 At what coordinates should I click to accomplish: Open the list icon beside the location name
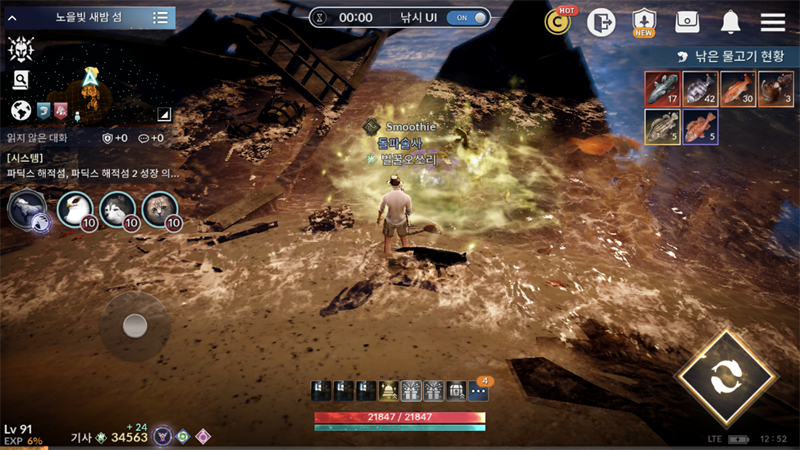point(160,18)
